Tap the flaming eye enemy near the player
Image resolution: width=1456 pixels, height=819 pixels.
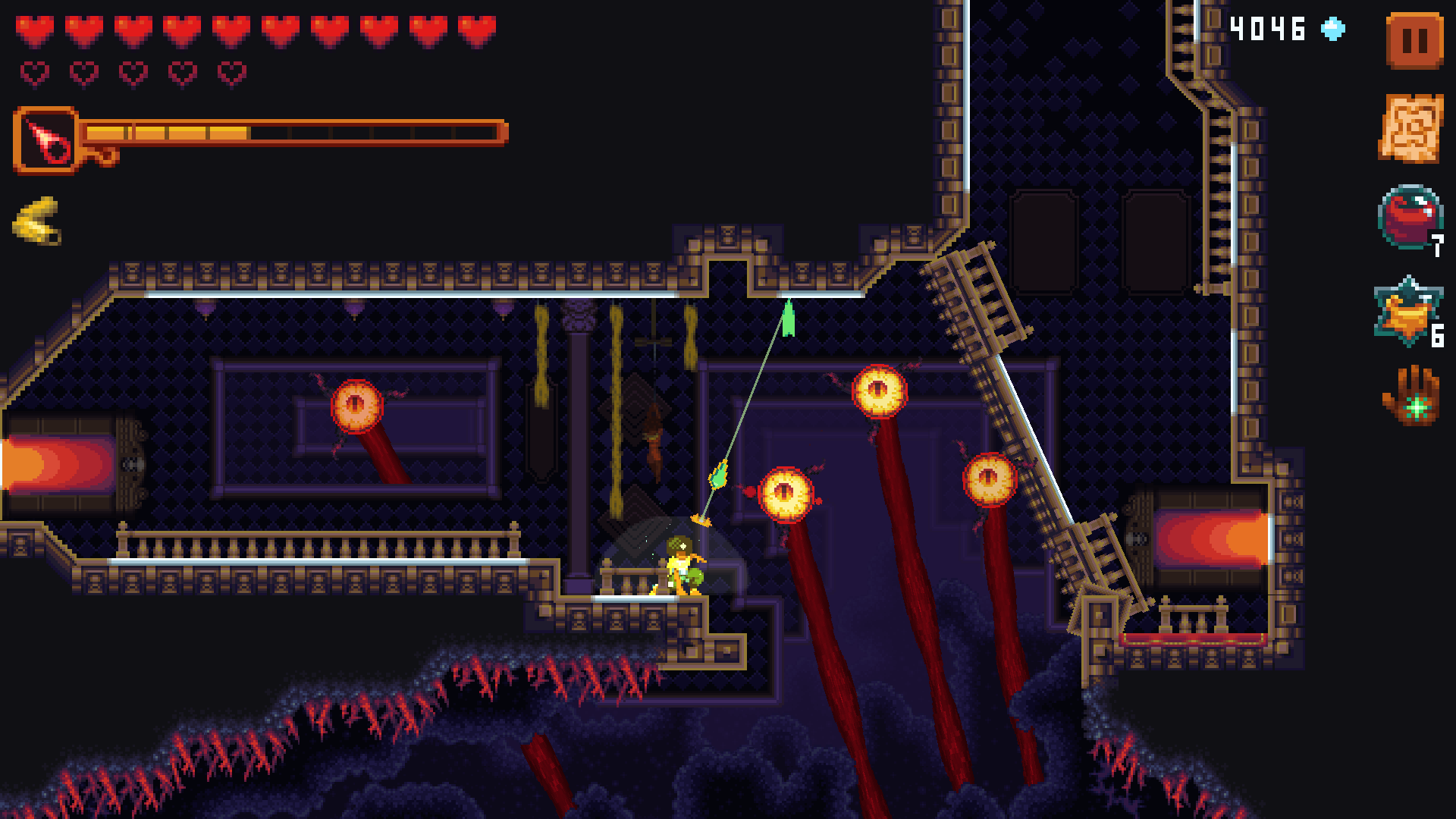coord(789,493)
